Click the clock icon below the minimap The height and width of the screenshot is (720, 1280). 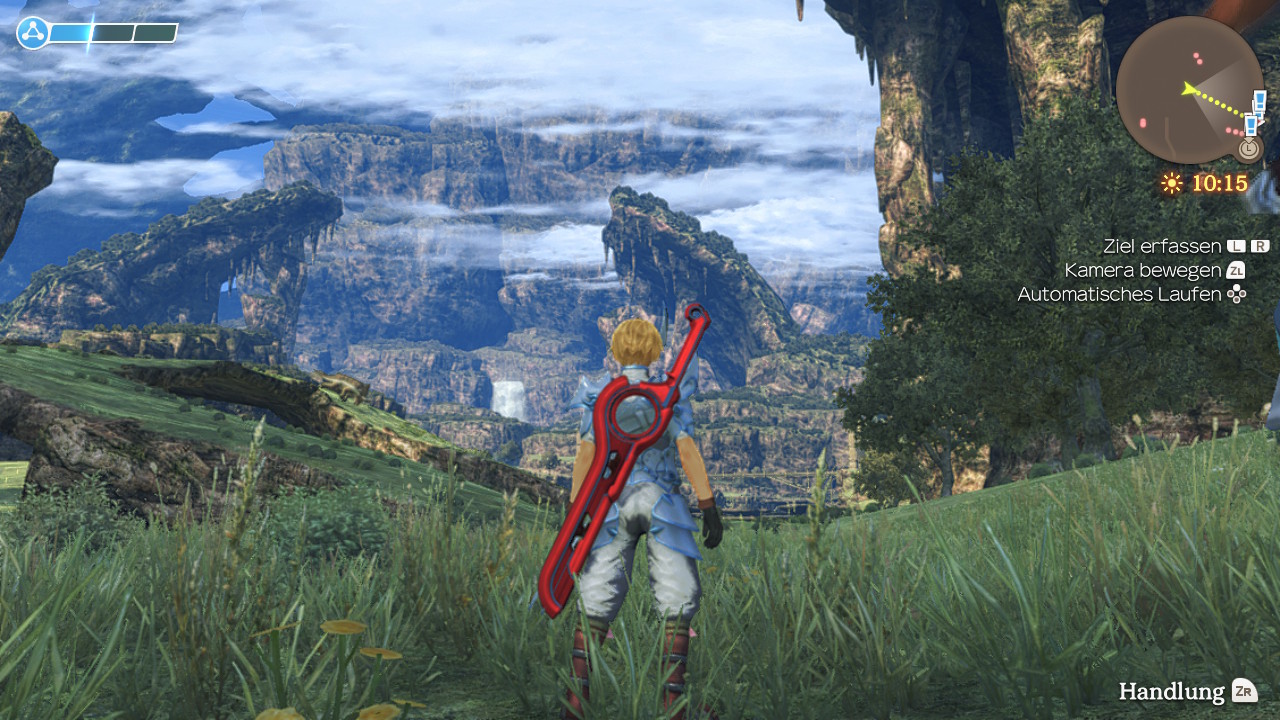[x=1247, y=149]
